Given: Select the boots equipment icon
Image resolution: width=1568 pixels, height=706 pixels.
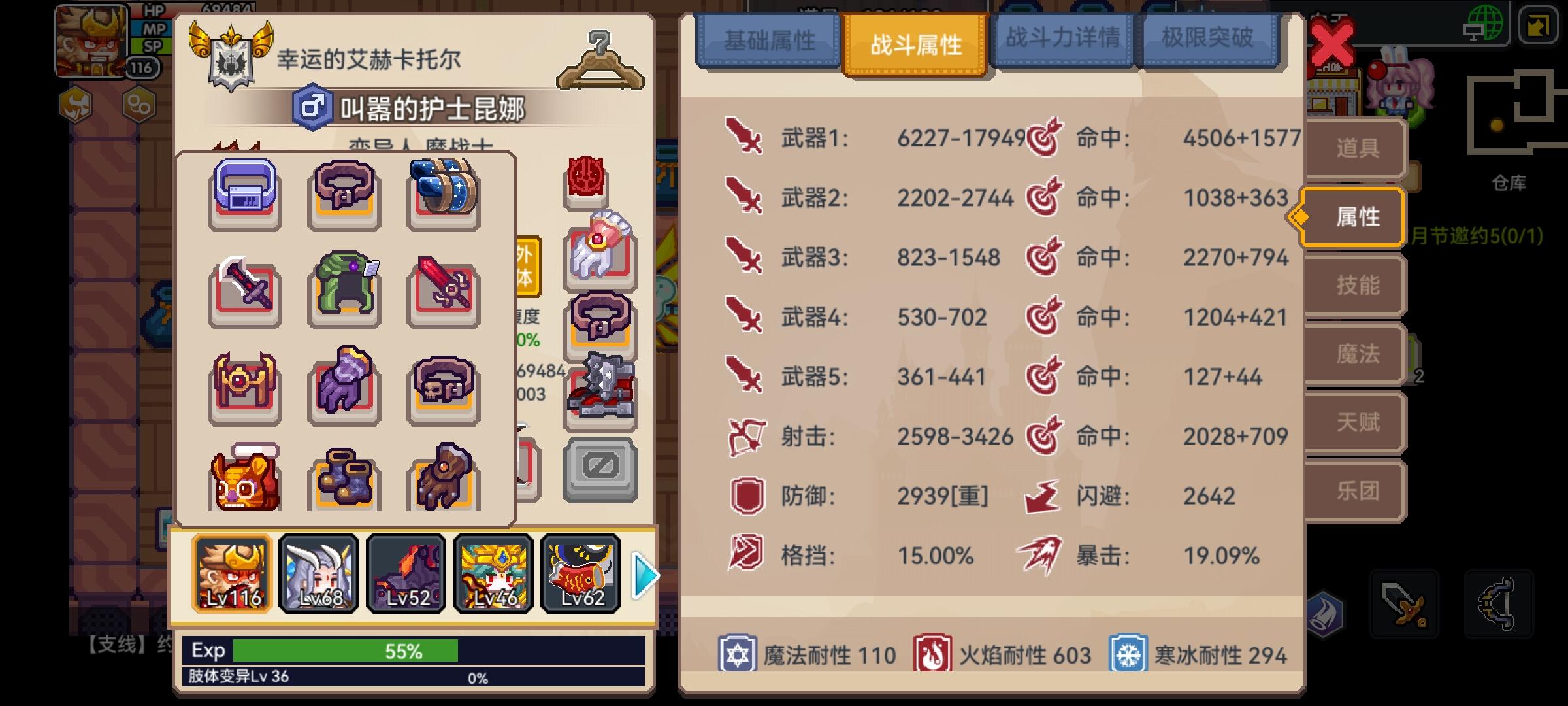Looking at the screenshot, I should coord(344,479).
